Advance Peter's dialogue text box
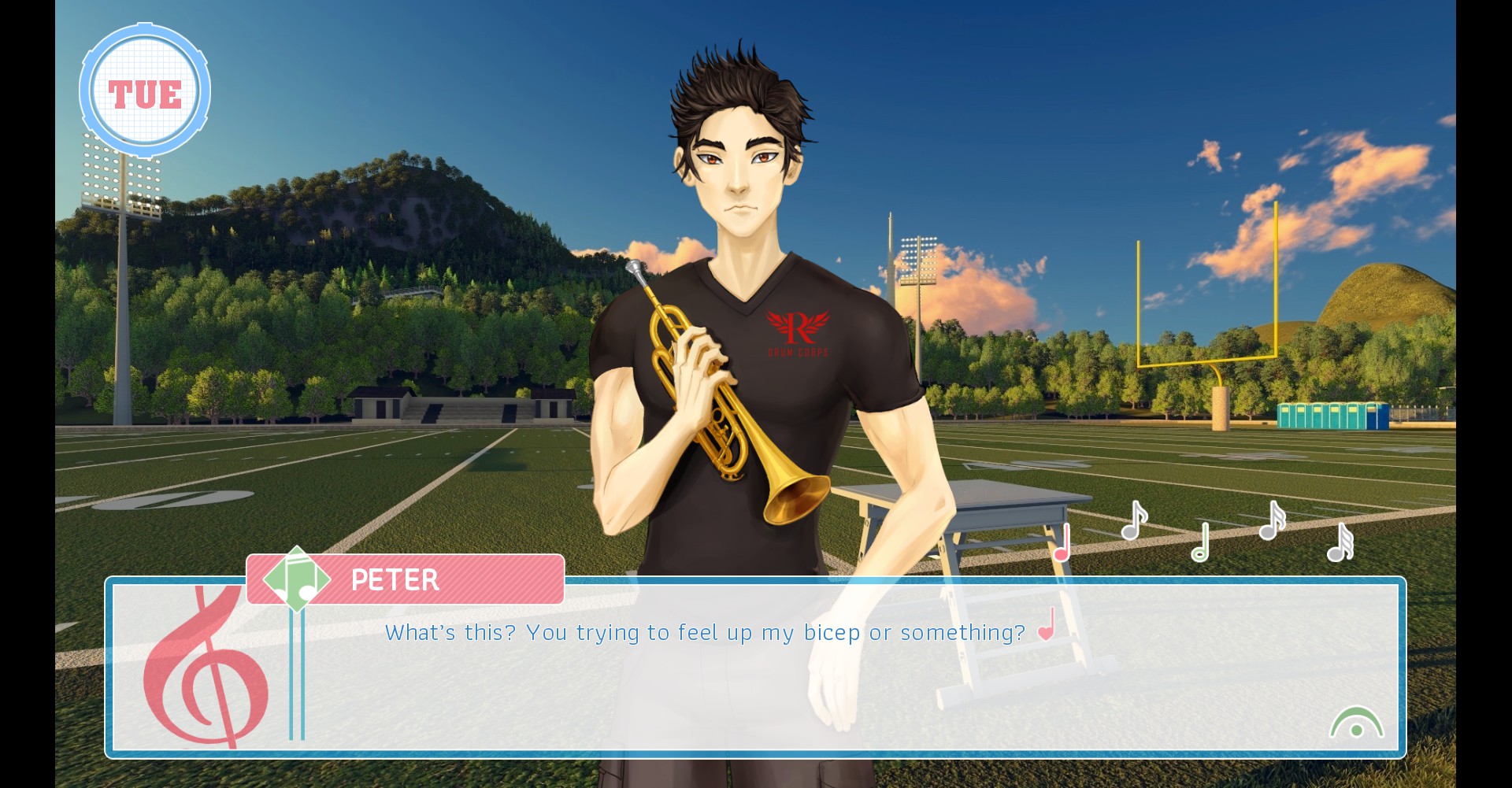 pos(756,668)
